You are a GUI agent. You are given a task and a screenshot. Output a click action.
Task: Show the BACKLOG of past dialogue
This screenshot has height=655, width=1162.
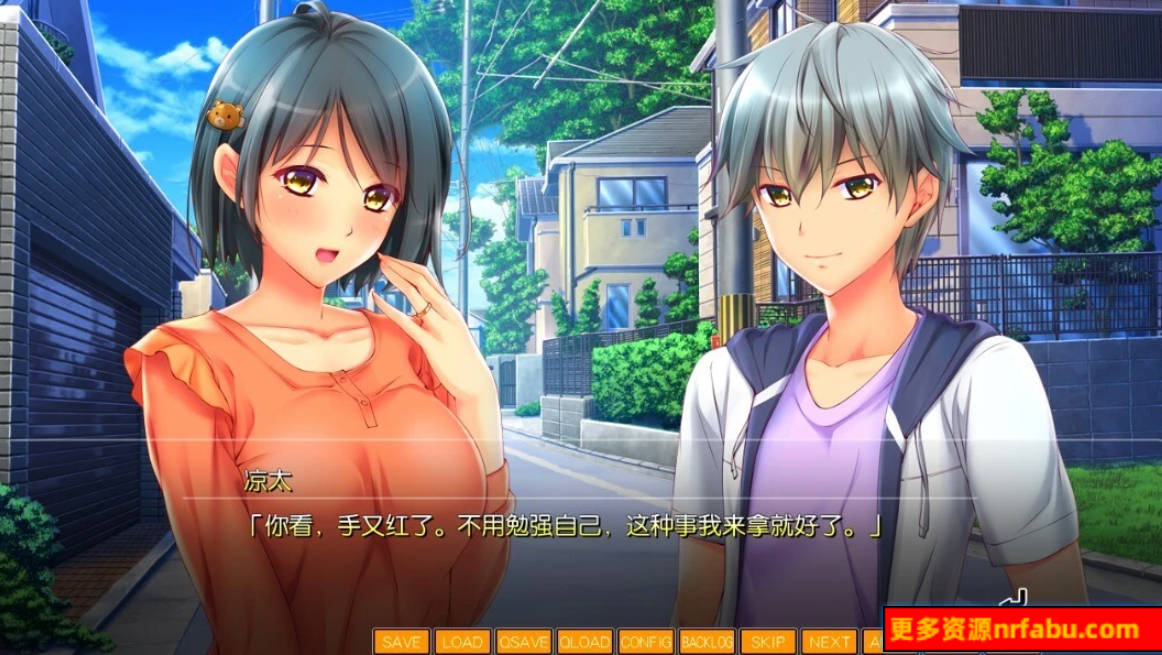coord(706,641)
